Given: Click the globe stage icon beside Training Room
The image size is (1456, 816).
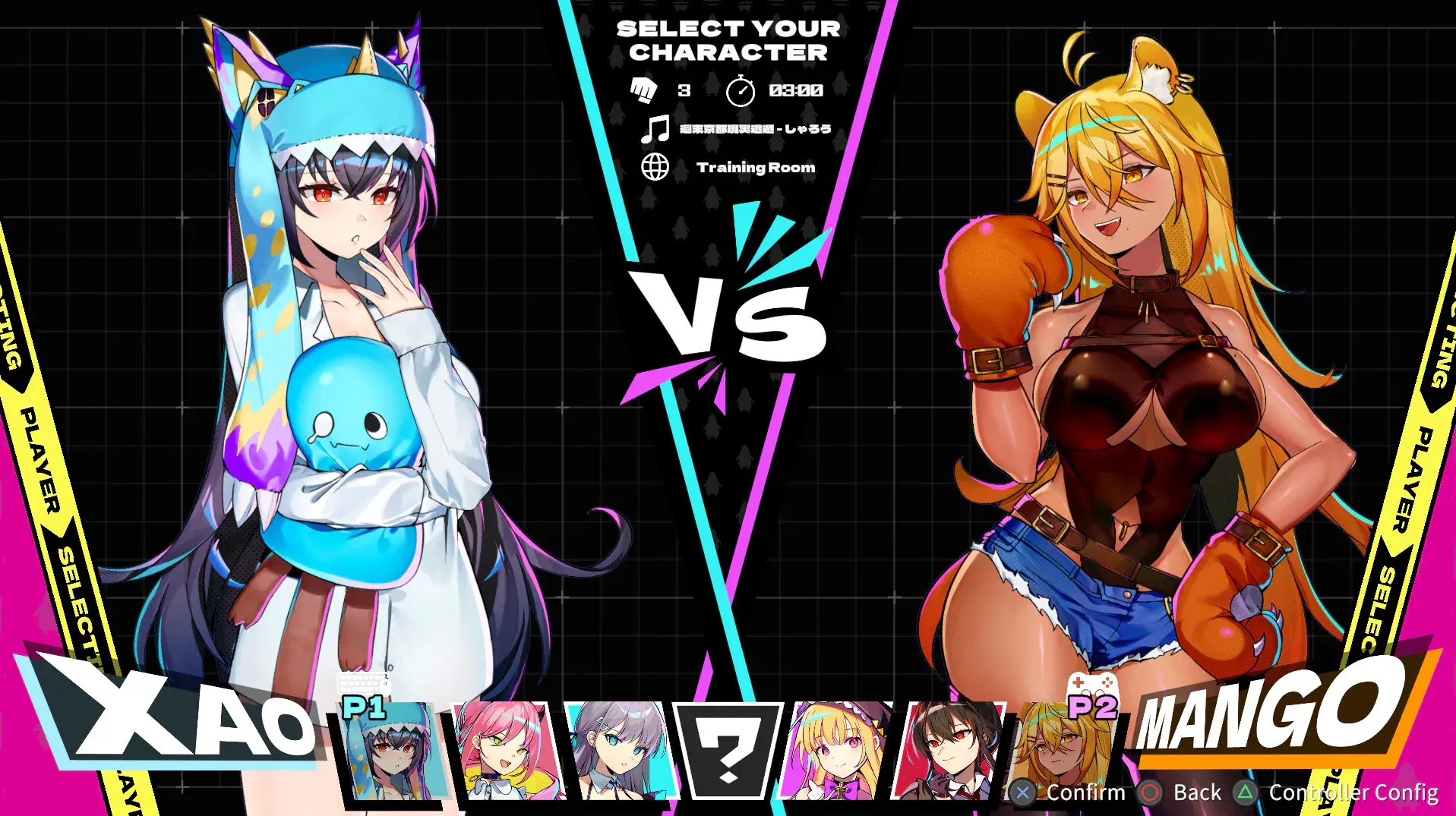Looking at the screenshot, I should pos(655,166).
